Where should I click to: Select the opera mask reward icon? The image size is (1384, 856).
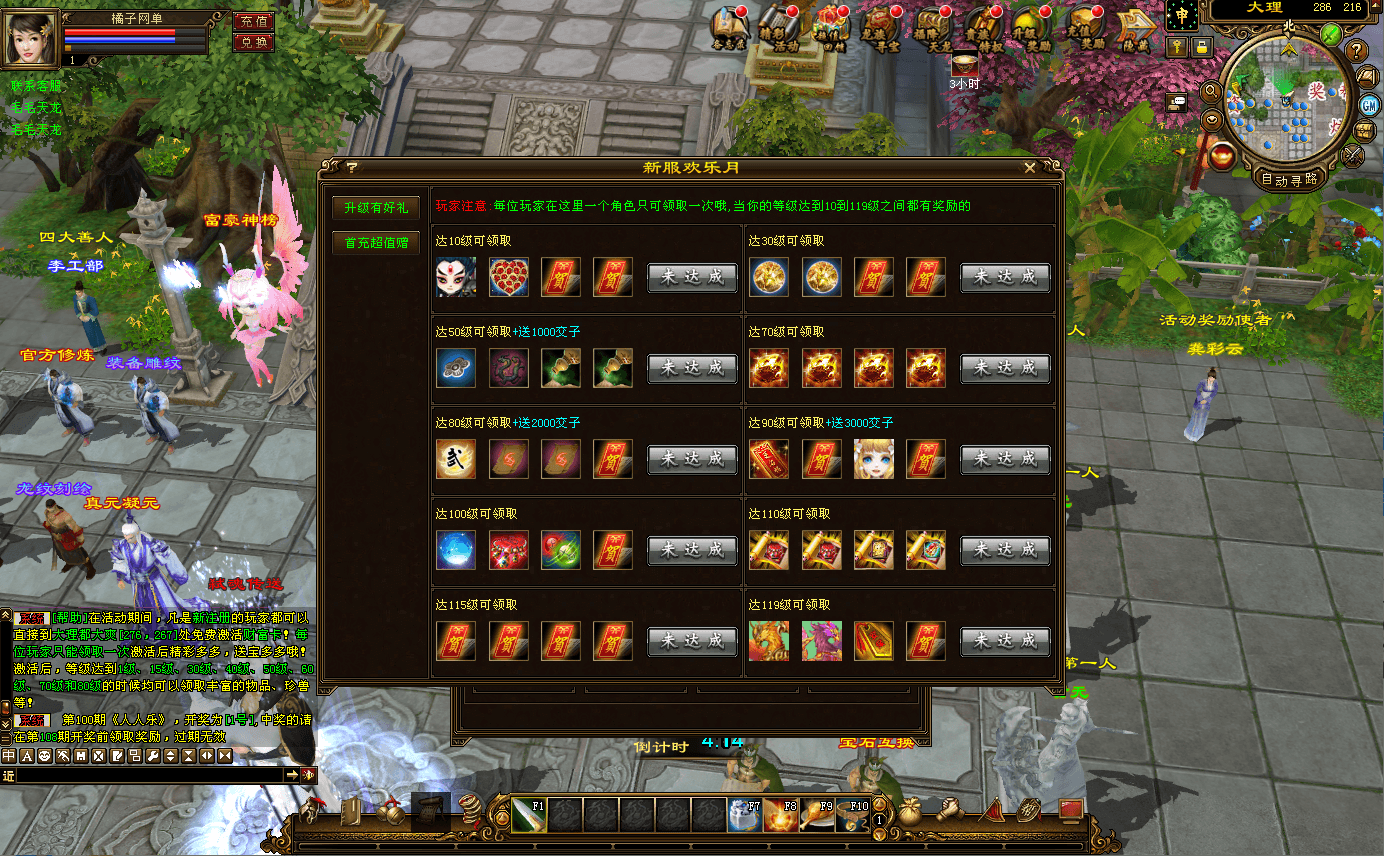456,277
